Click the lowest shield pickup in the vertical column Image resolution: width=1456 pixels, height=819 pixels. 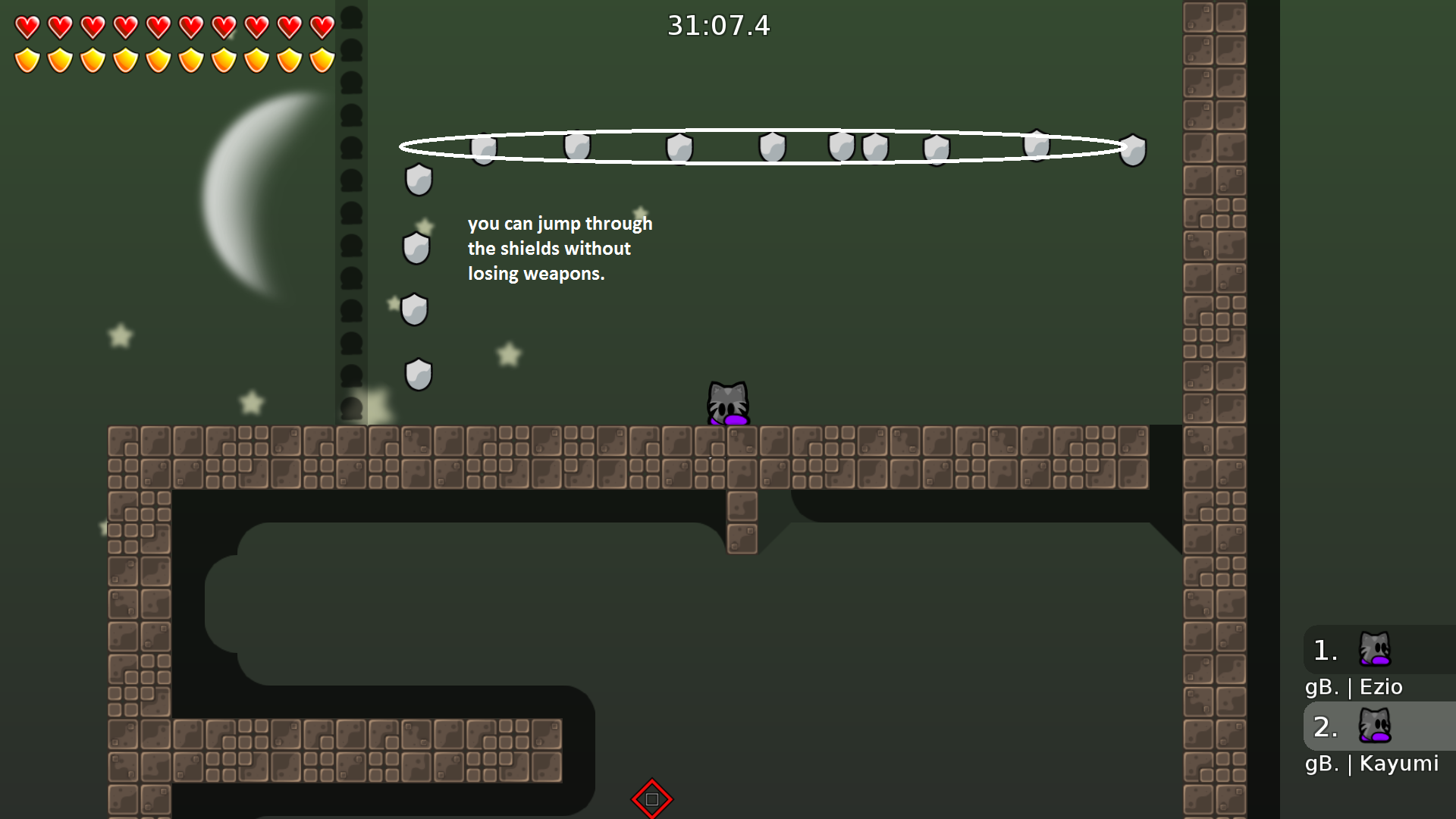coord(418,372)
